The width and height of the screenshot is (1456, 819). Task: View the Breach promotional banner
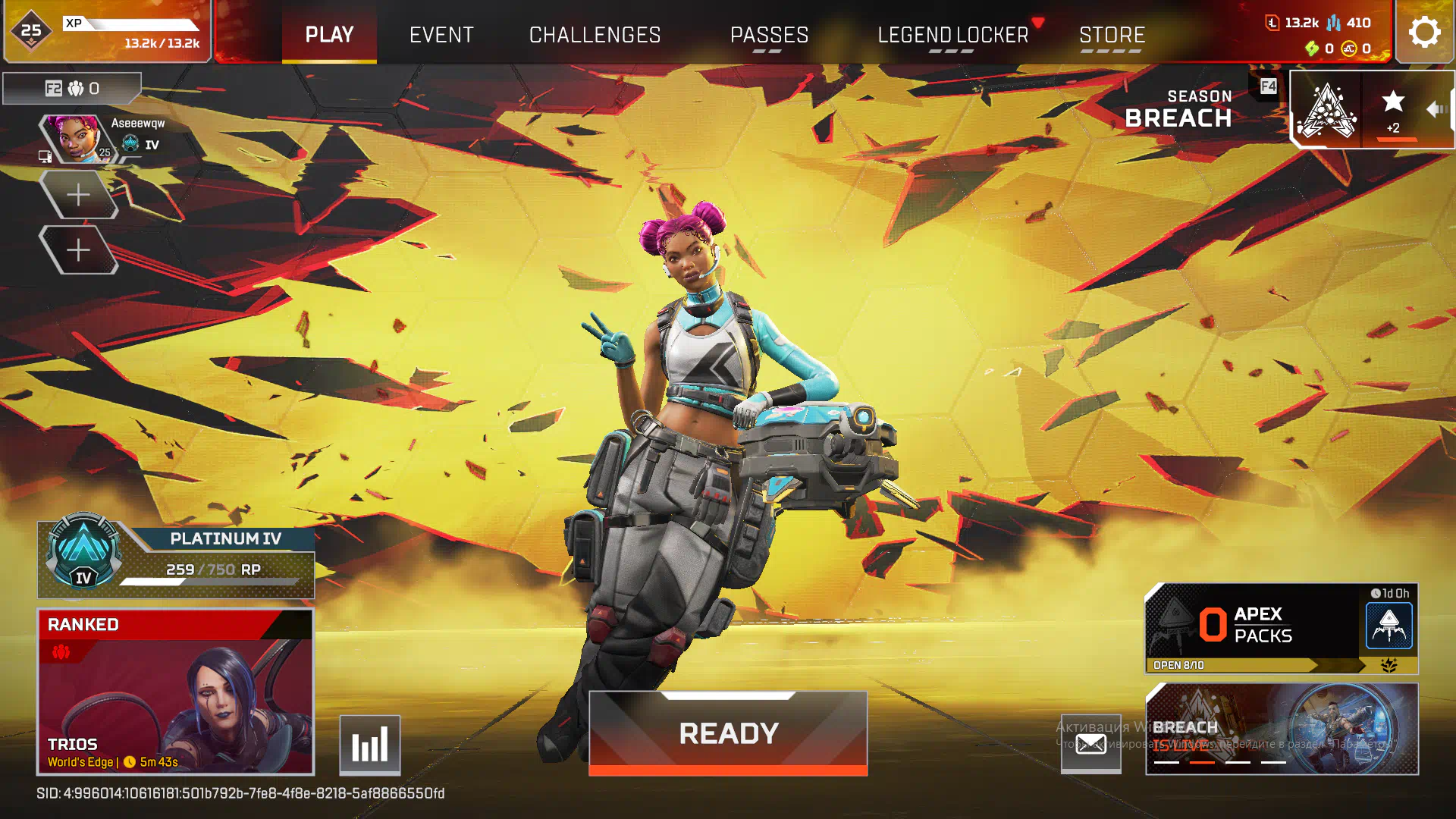coord(1282,729)
